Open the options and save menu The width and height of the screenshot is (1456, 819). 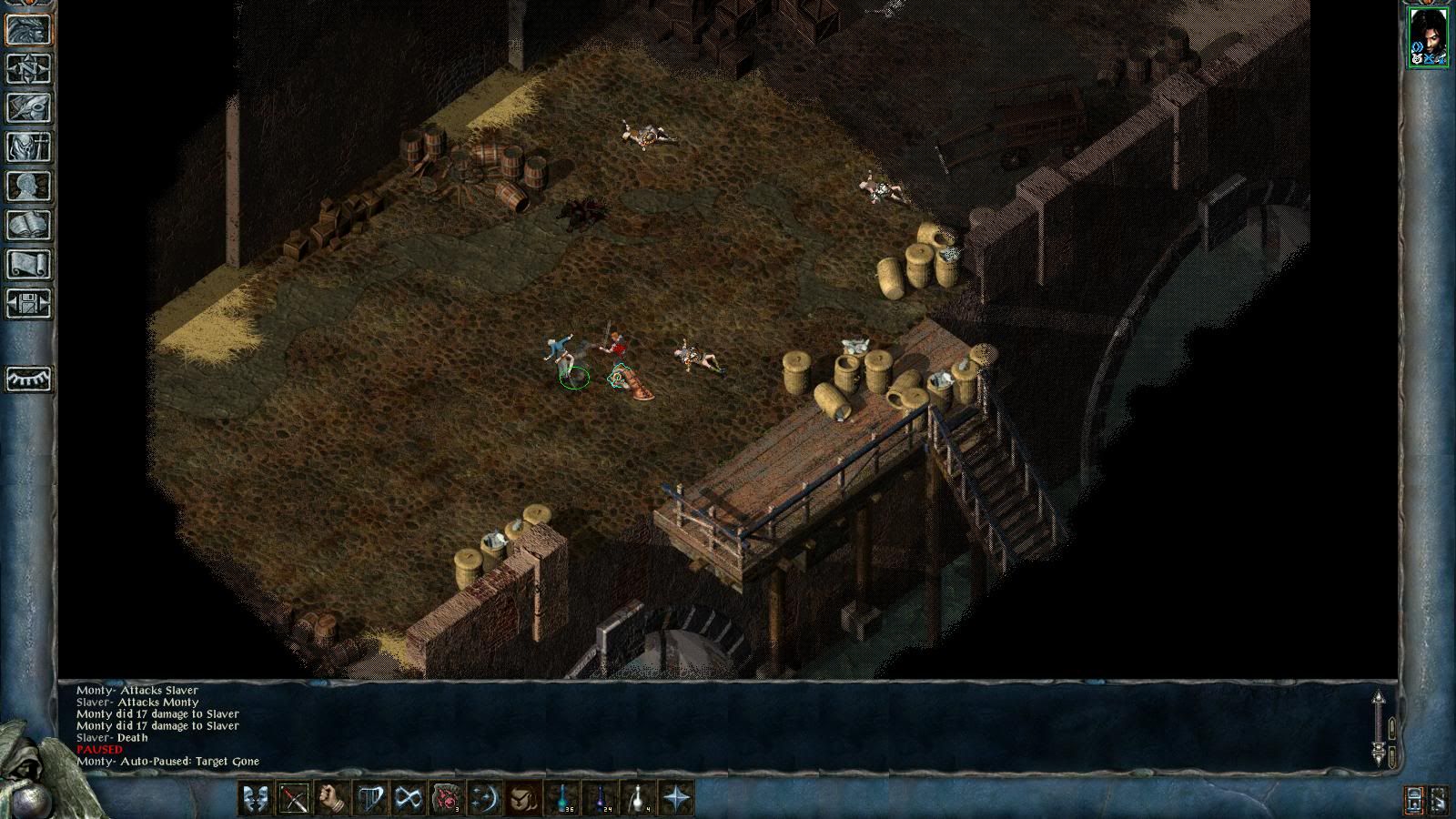pos(29,303)
